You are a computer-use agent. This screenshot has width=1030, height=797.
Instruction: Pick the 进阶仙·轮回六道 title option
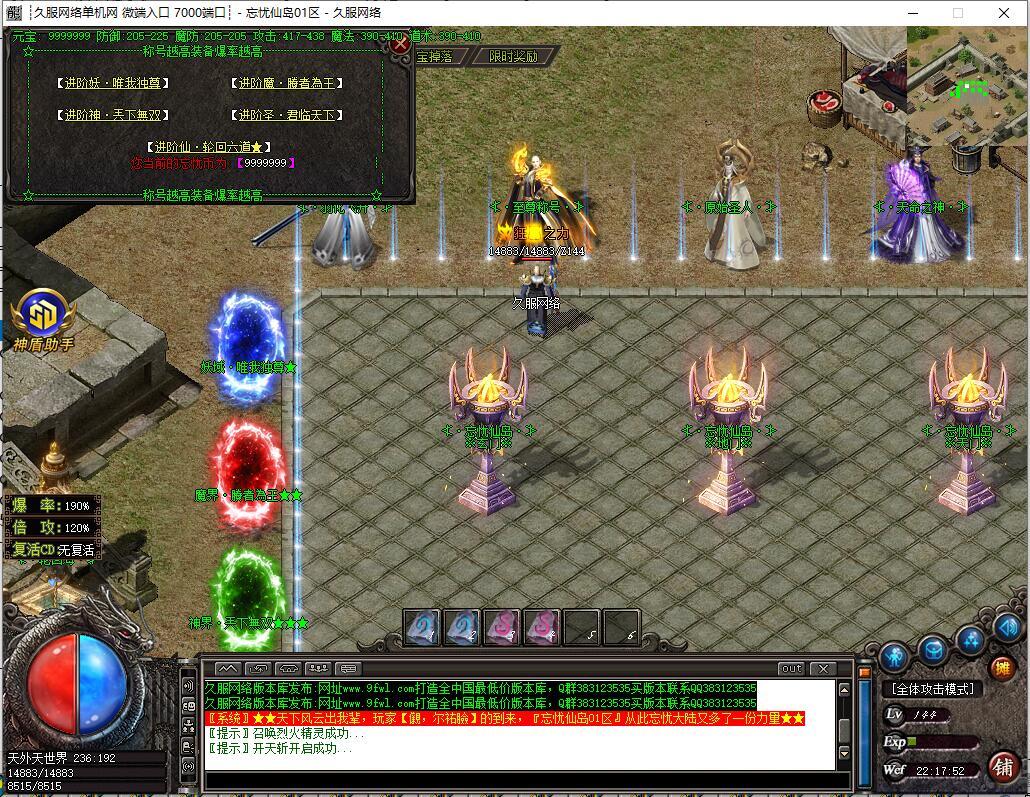tap(207, 147)
